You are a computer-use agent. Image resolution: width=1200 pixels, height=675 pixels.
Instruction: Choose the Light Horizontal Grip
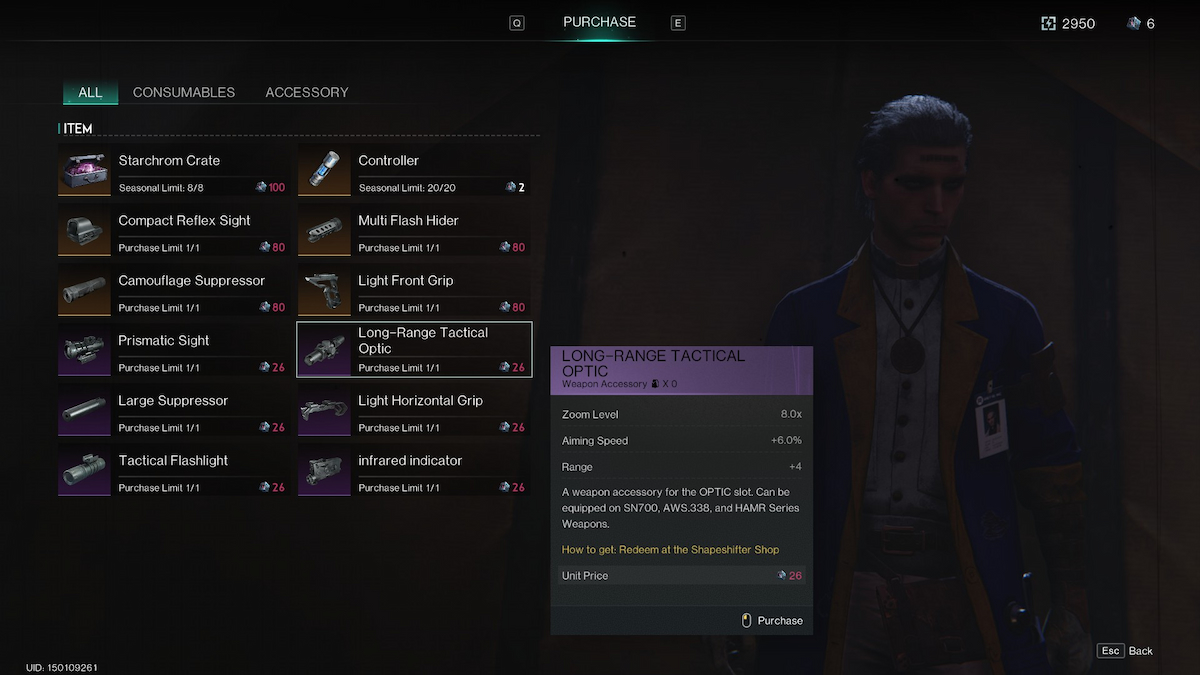tap(413, 411)
